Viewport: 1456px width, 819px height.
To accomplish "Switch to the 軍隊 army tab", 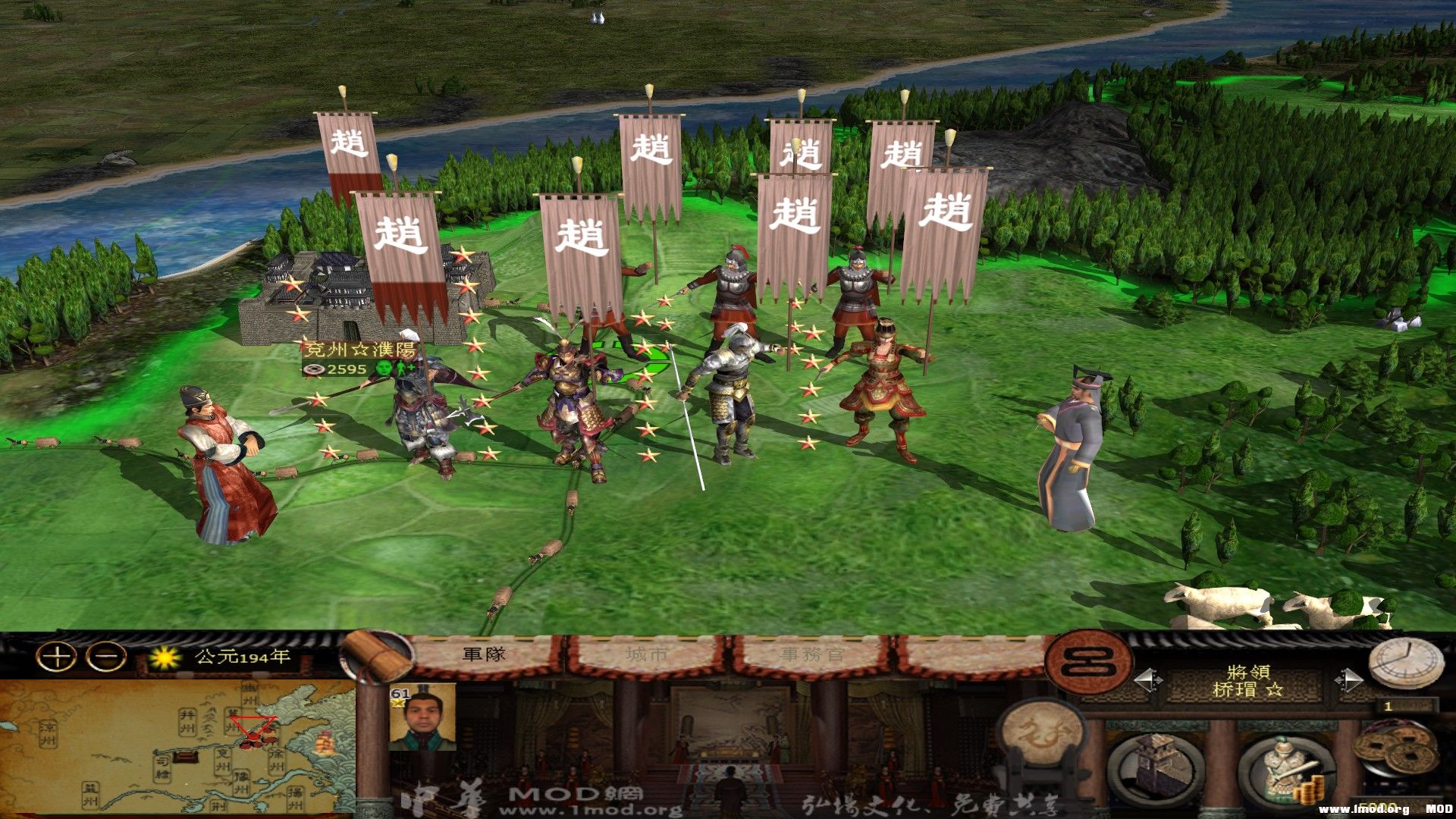I will coord(484,655).
